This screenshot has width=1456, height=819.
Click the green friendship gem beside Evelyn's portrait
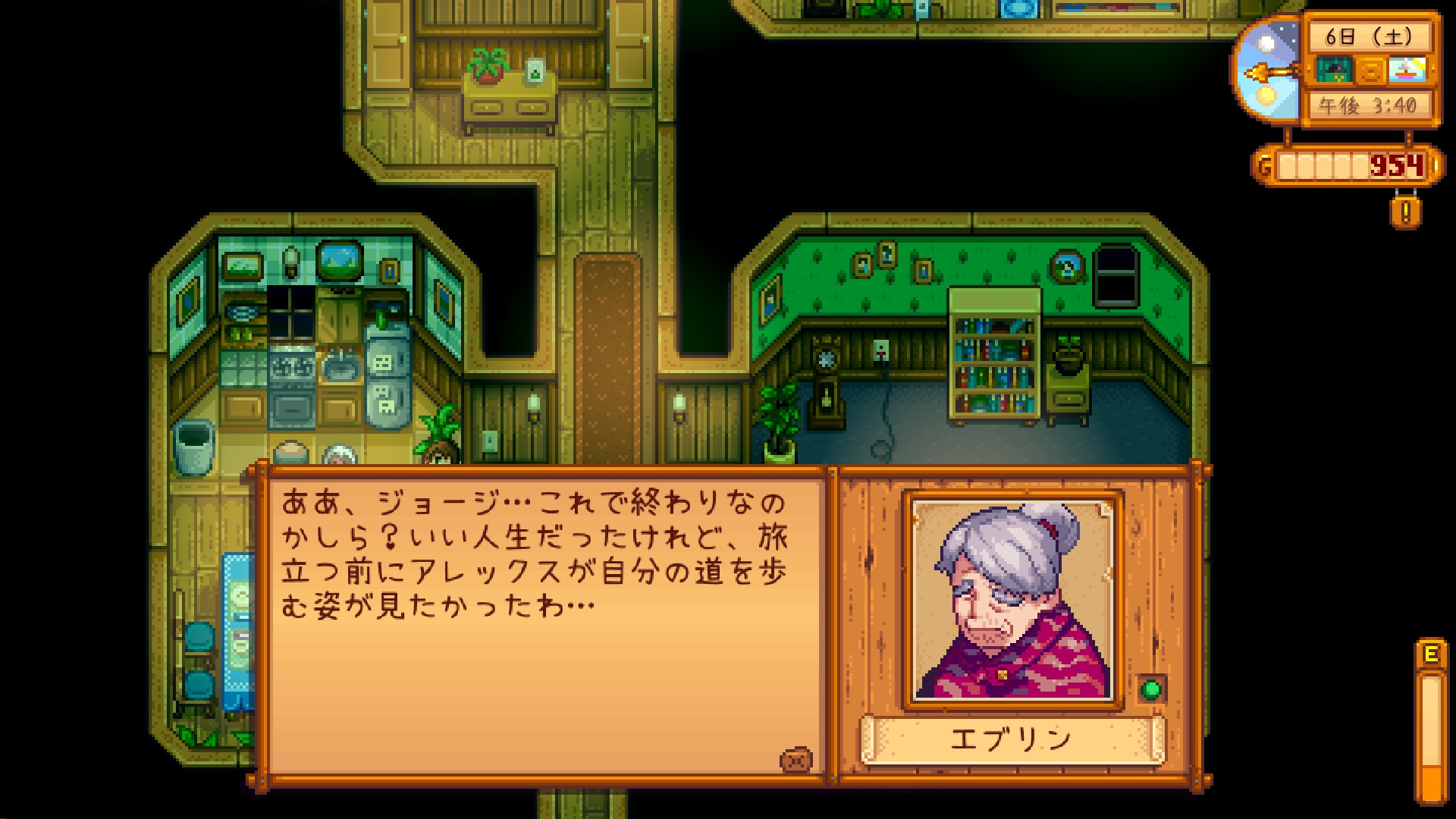(1151, 689)
